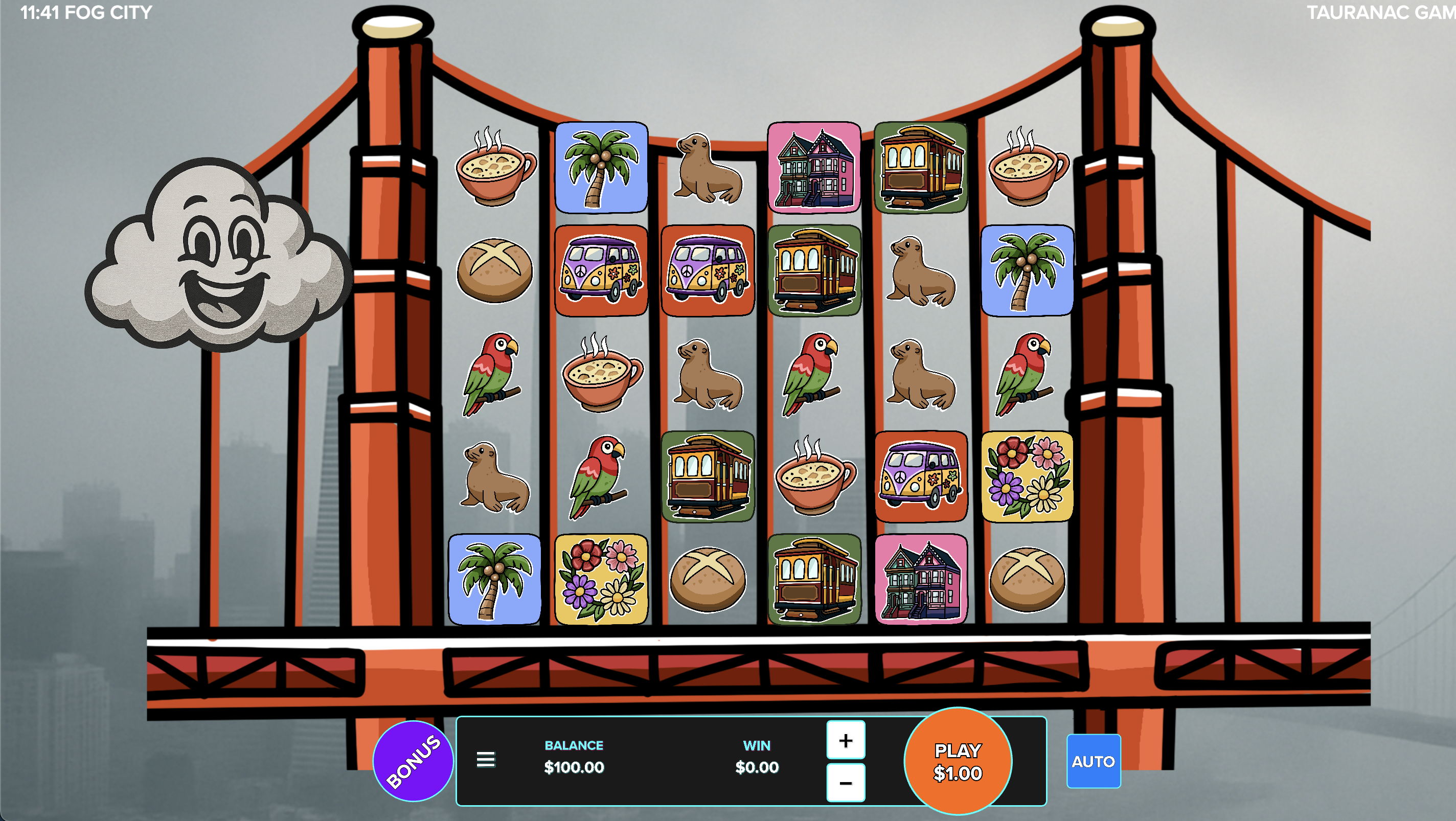Image resolution: width=1456 pixels, height=821 pixels.
Task: Enable AUTO spin mode
Action: coord(1093,761)
